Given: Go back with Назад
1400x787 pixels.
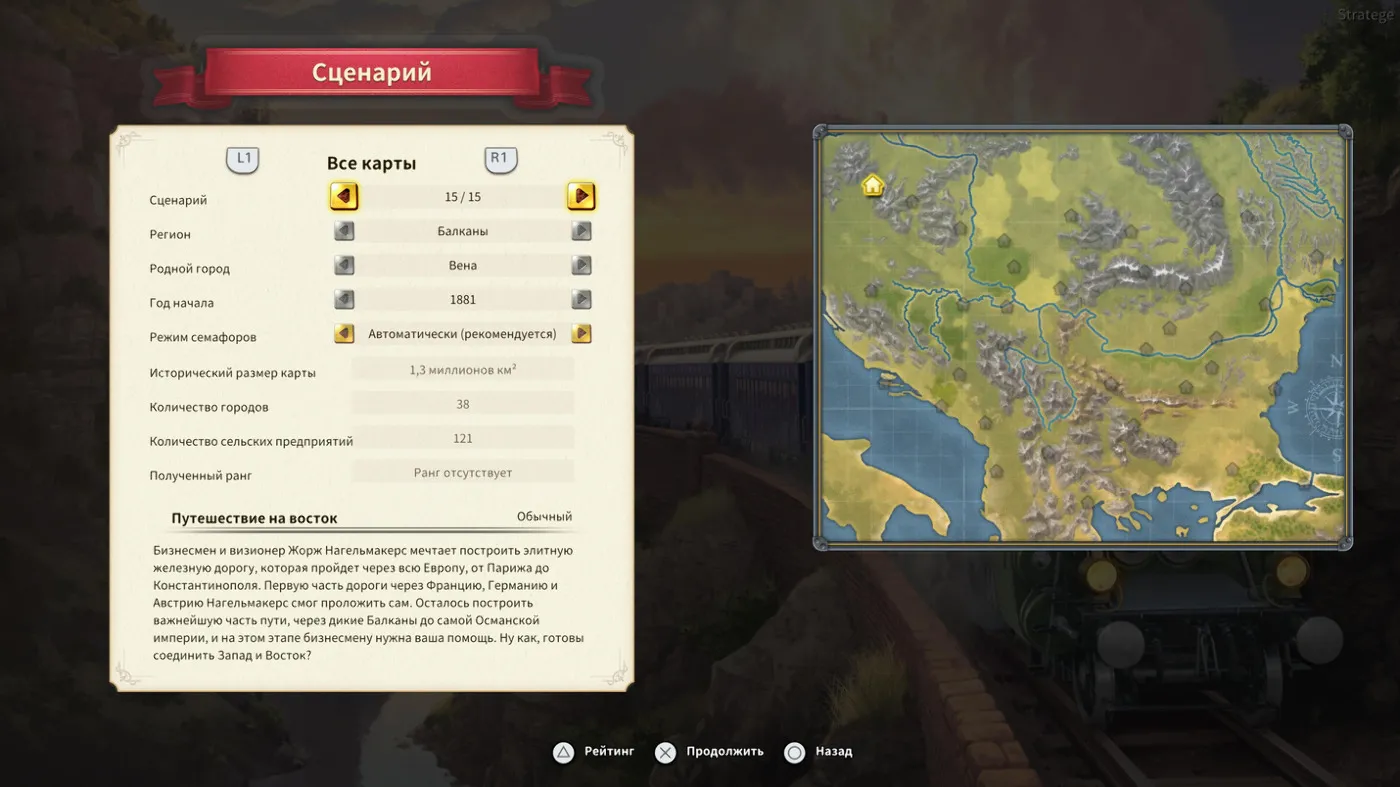Looking at the screenshot, I should point(819,752).
